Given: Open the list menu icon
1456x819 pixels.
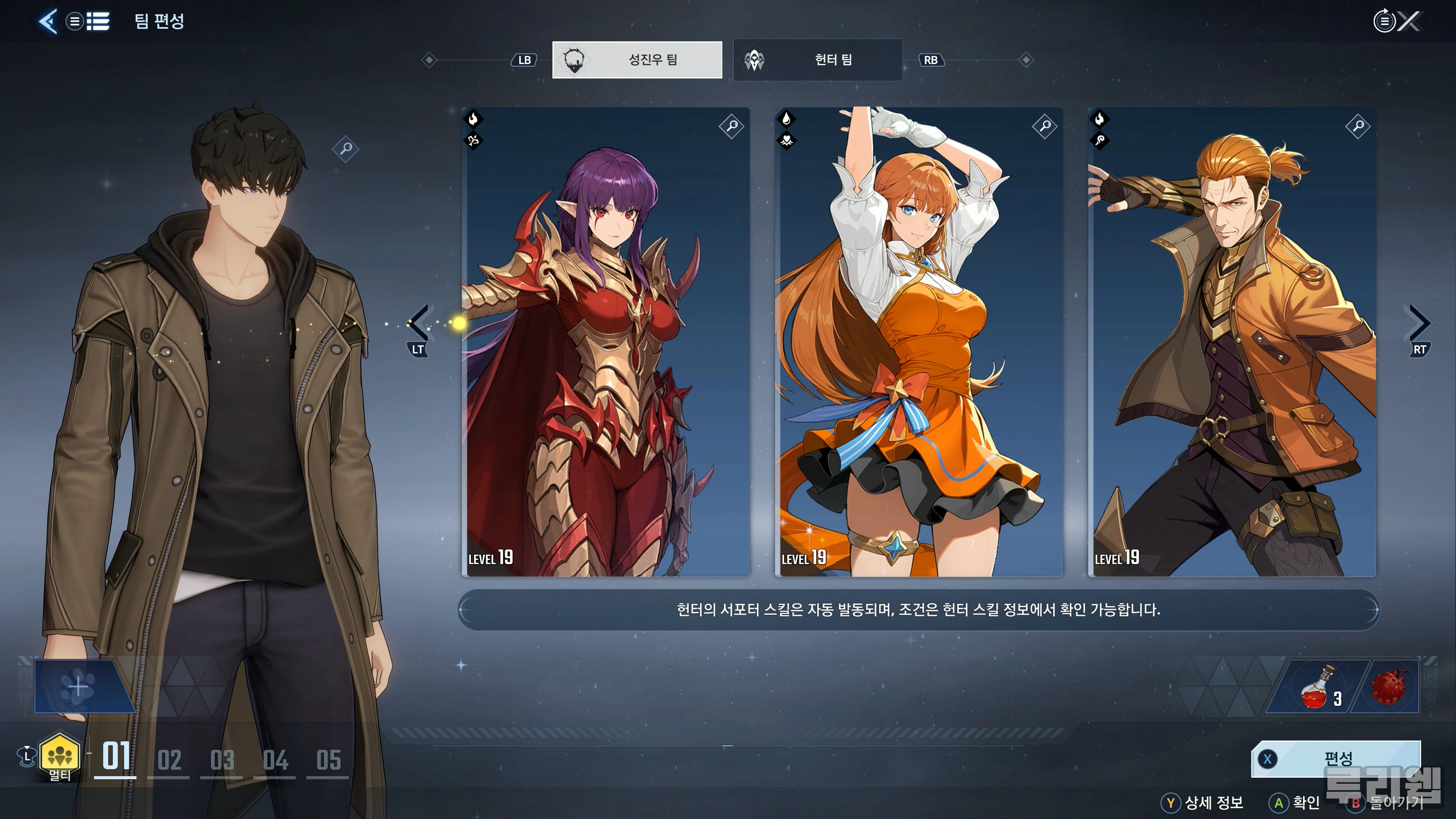Looking at the screenshot, I should [x=98, y=22].
